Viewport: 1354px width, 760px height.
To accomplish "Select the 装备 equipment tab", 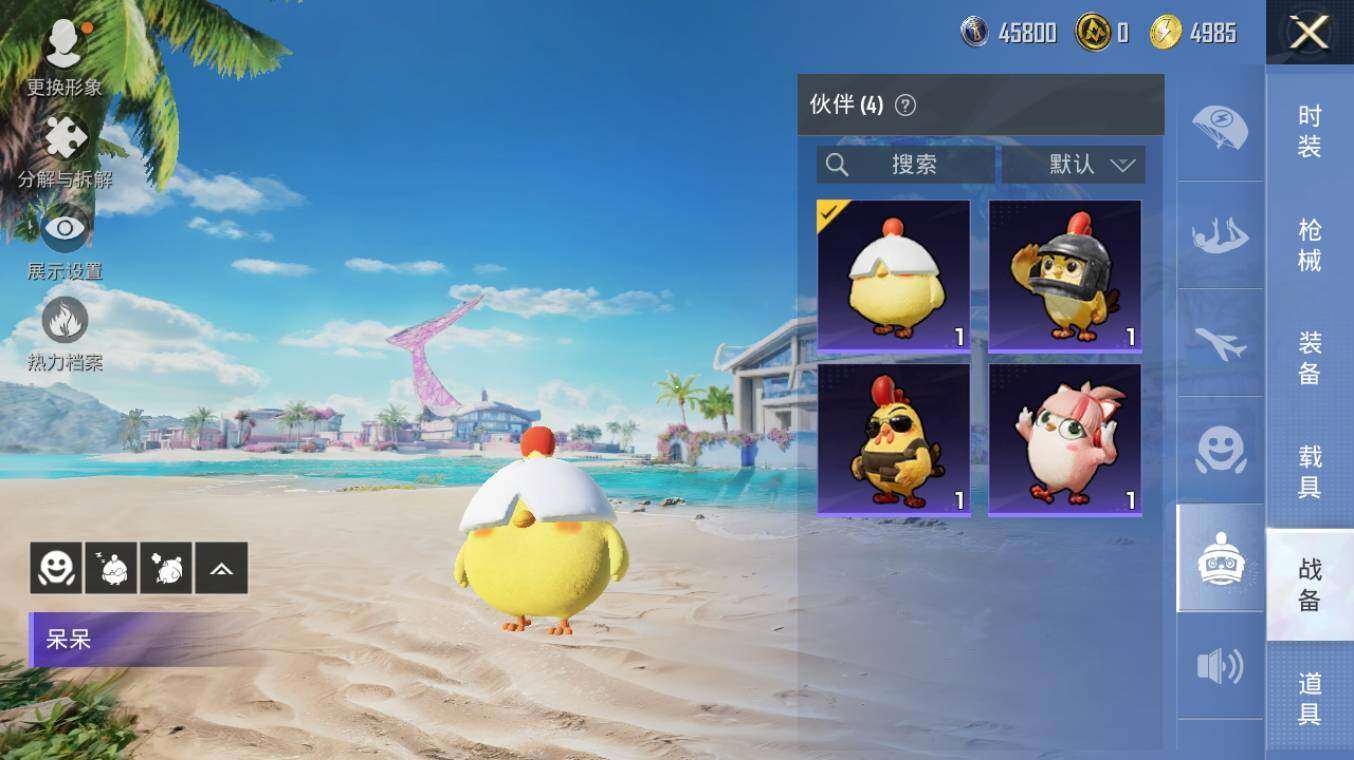I will coord(1309,358).
